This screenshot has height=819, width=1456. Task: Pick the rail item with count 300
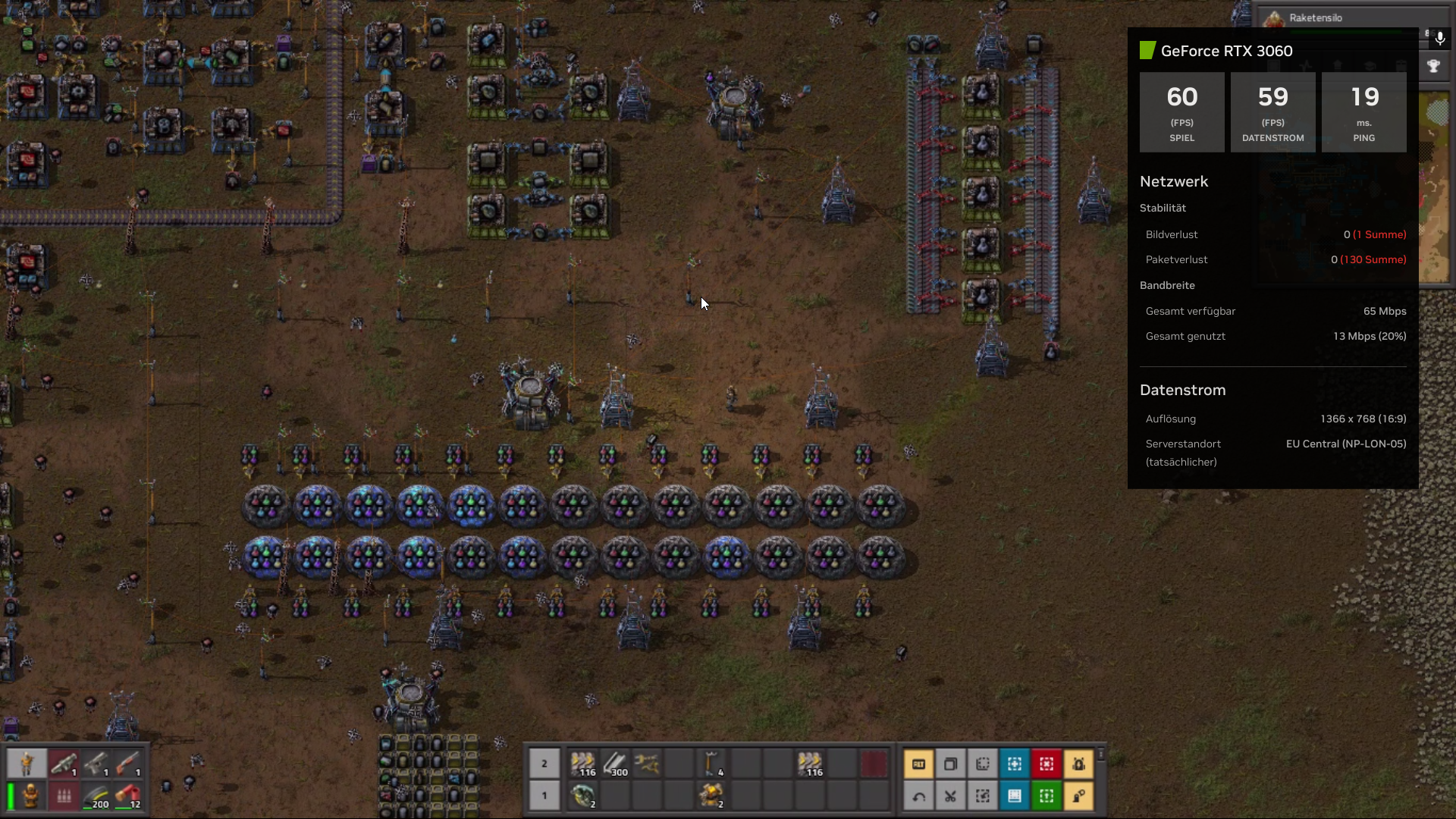(615, 764)
